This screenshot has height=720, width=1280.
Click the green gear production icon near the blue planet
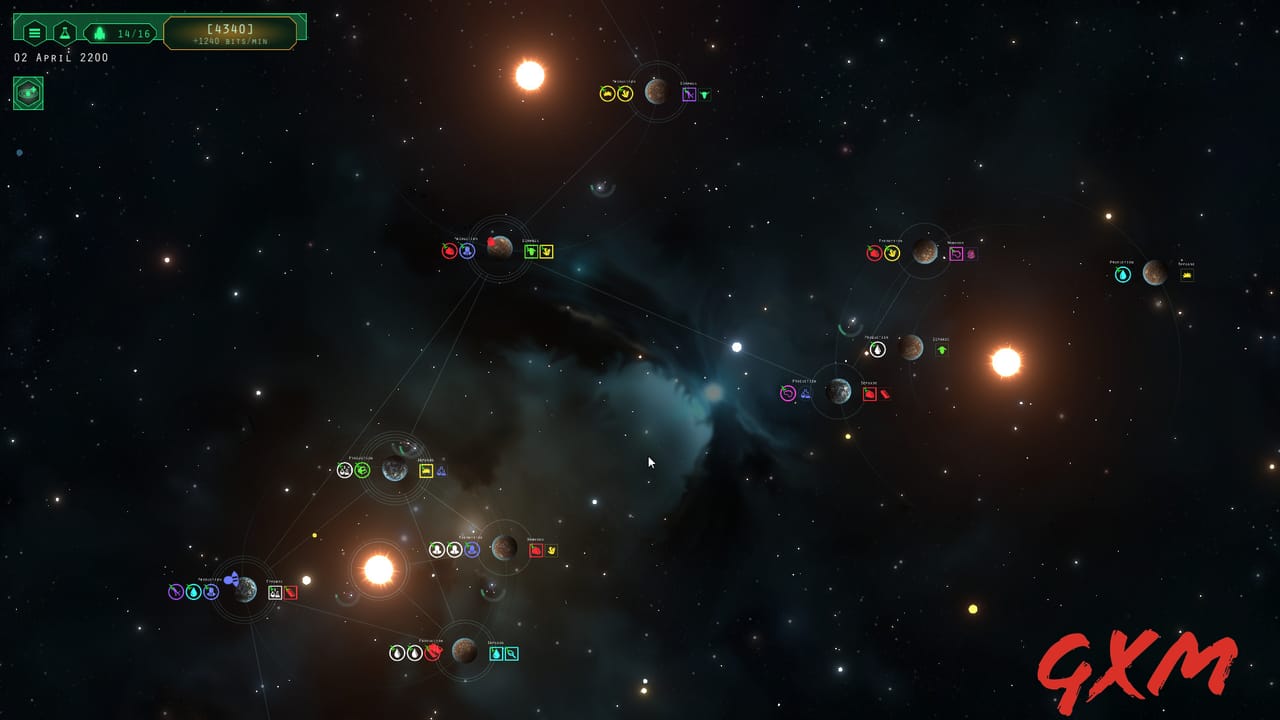tap(362, 470)
